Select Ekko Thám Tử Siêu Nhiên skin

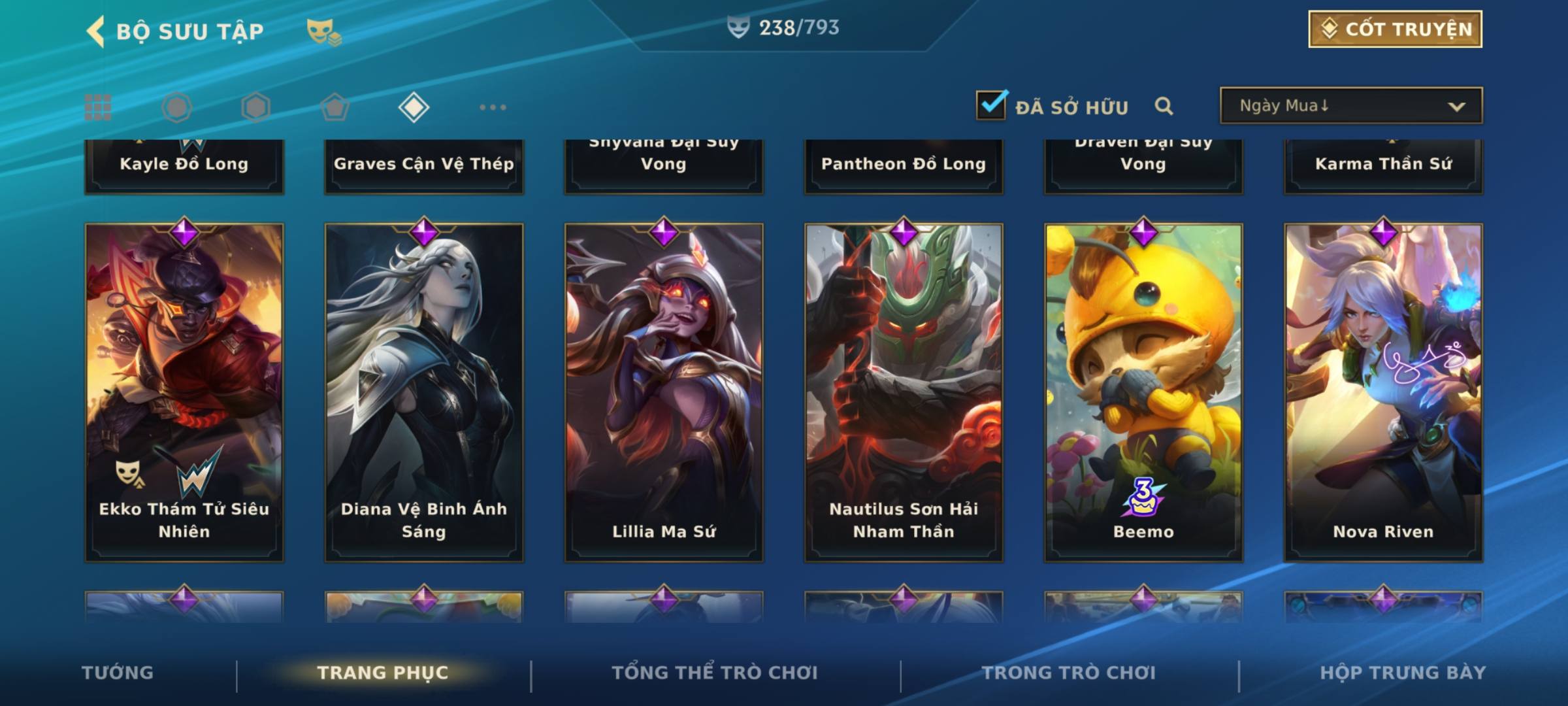(x=184, y=392)
